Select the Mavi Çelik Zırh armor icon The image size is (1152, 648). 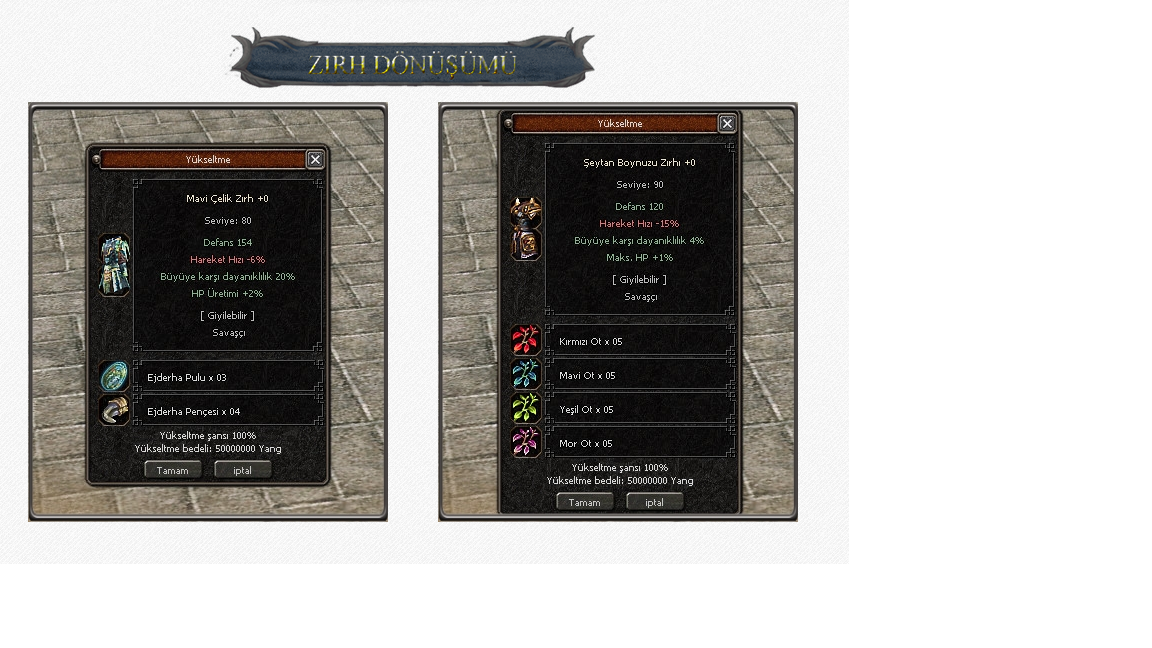click(115, 265)
